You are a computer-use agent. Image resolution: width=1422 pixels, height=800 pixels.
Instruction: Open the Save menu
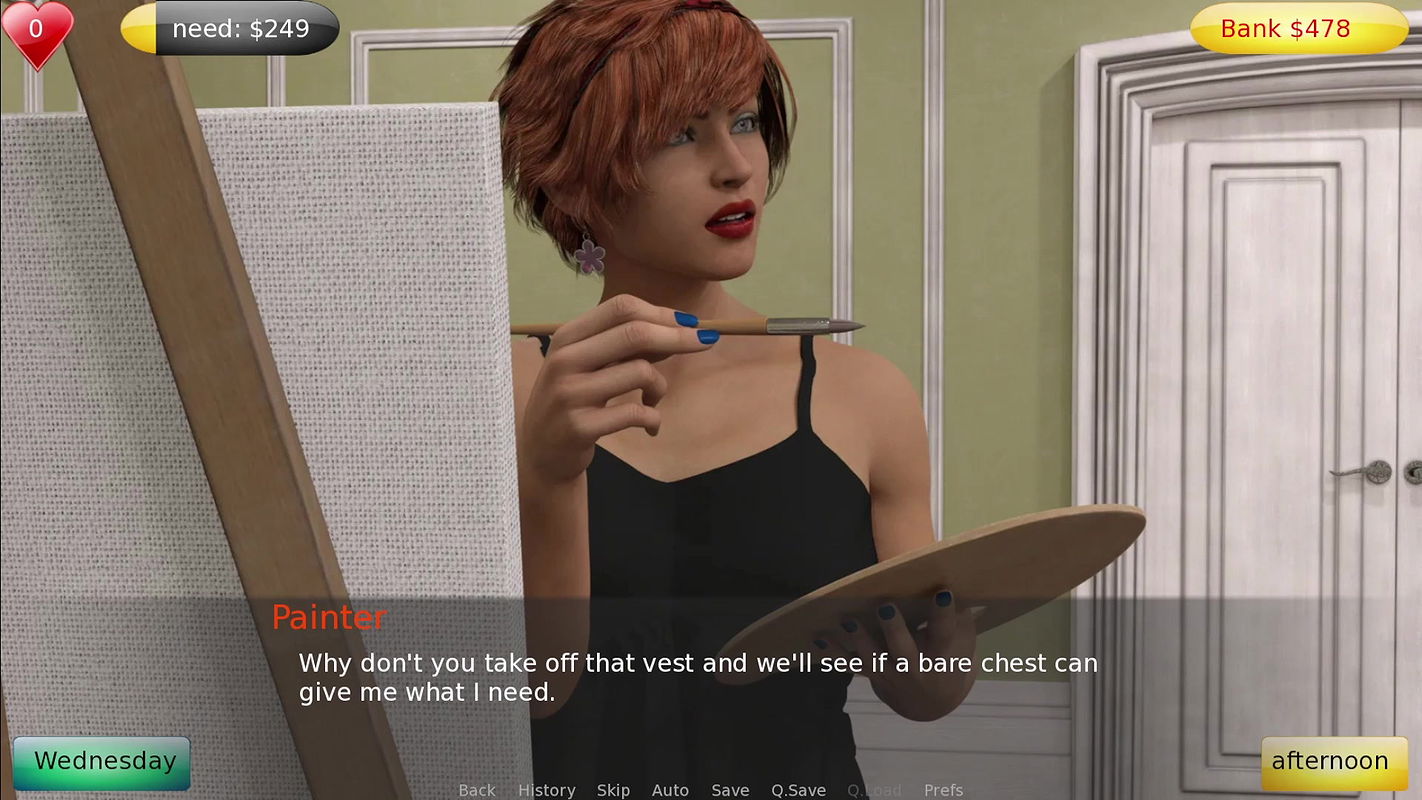point(730,790)
